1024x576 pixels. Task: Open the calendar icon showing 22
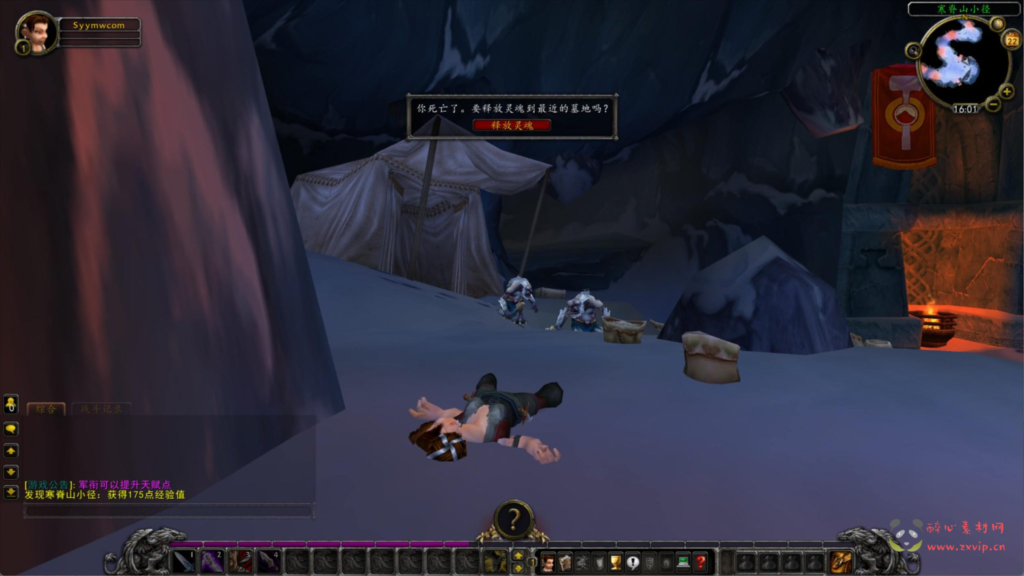pos(1010,41)
